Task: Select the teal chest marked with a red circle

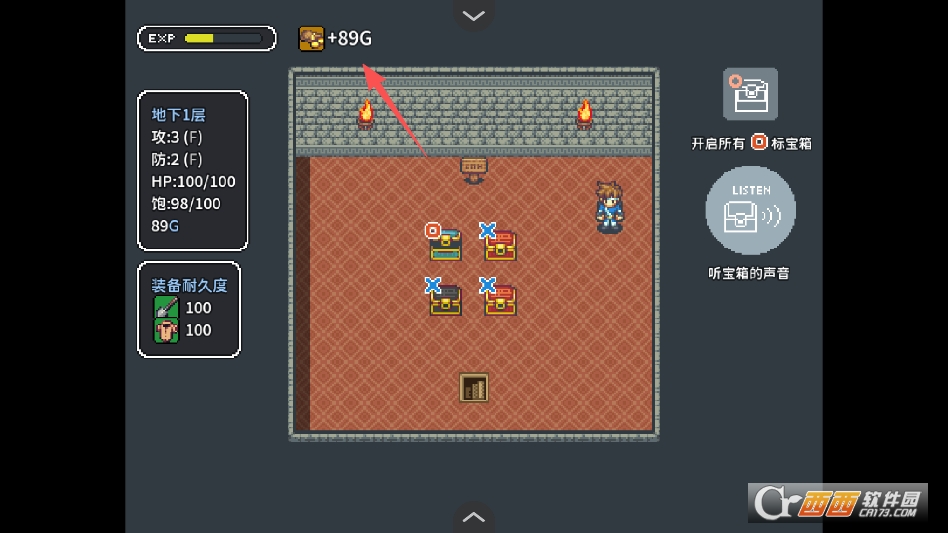Action: click(445, 244)
